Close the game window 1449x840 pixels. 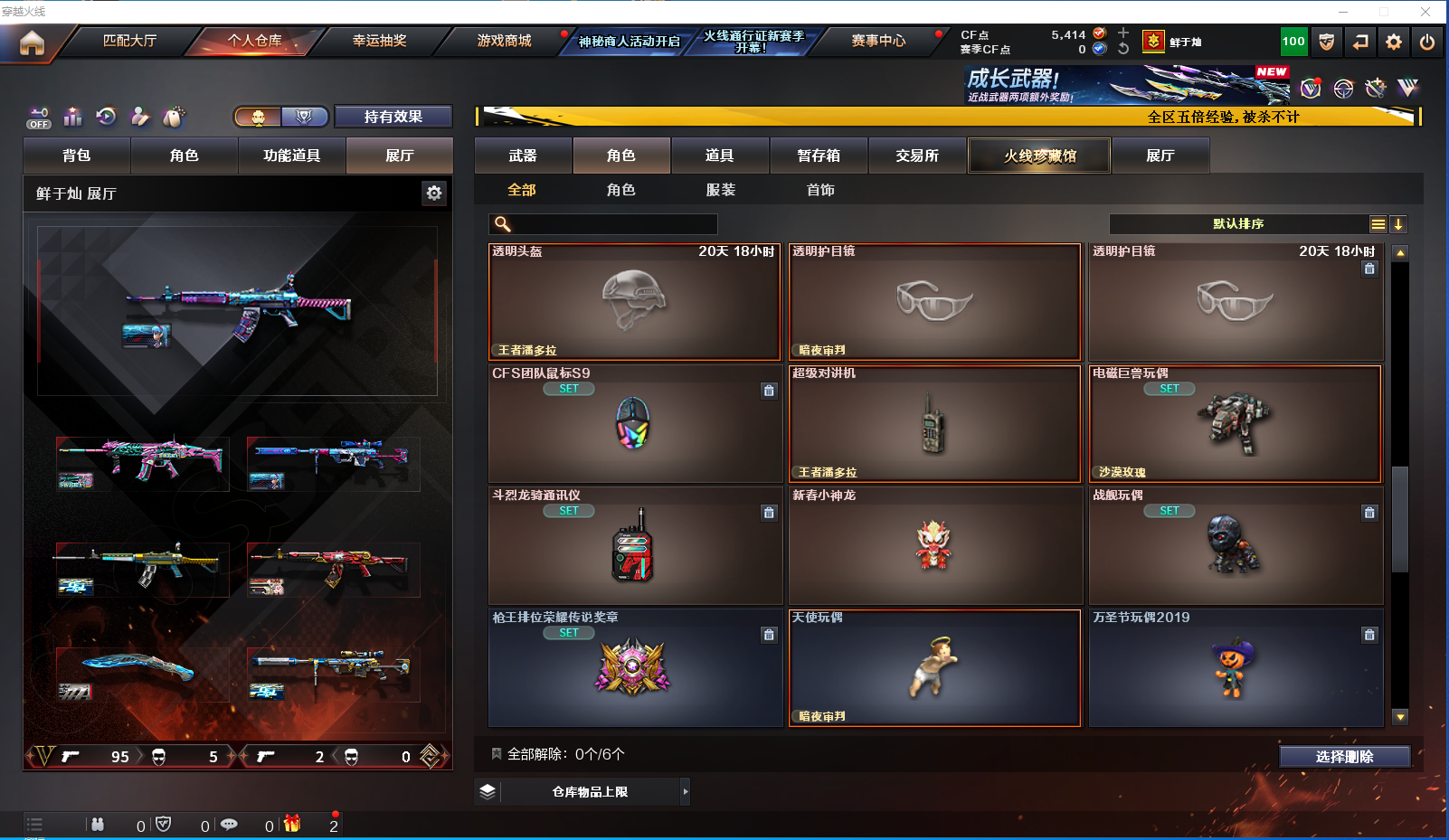1425,12
